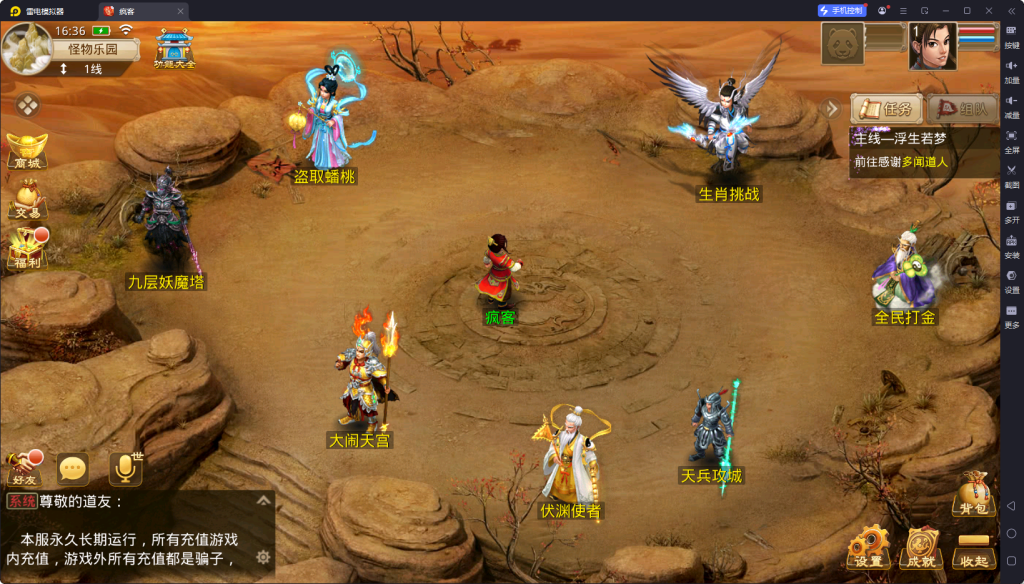Open the 设置 gear settings button
The height and width of the screenshot is (584, 1024).
[868, 547]
